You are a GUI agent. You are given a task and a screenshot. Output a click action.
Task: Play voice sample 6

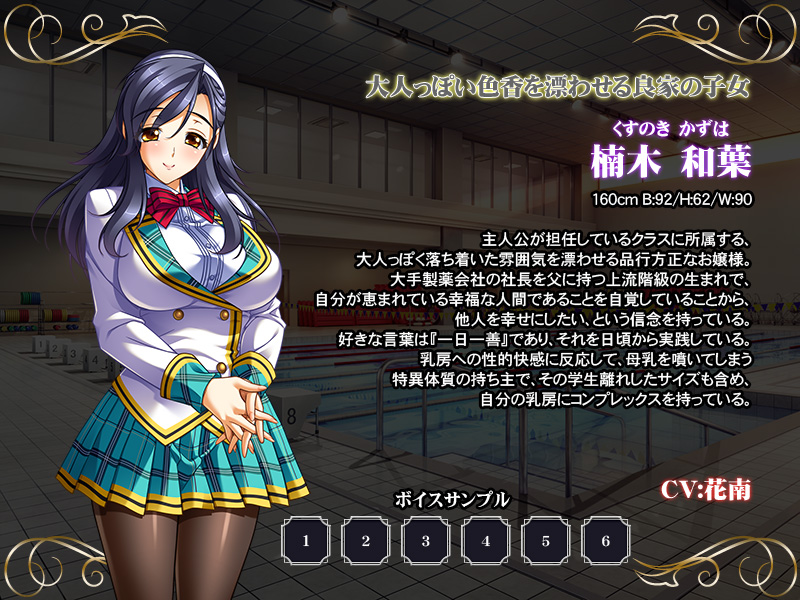click(606, 541)
